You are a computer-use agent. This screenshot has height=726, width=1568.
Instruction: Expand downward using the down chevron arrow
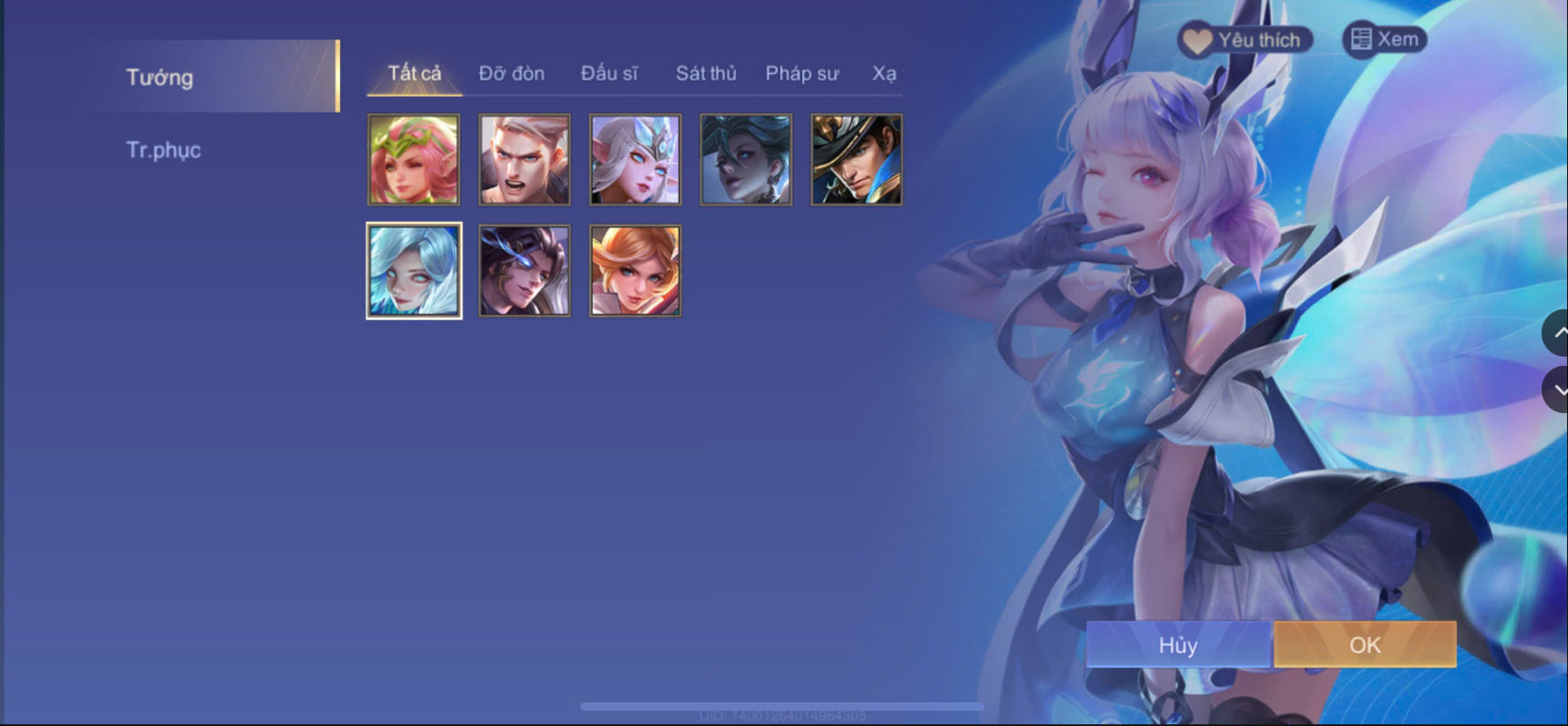point(1557,389)
